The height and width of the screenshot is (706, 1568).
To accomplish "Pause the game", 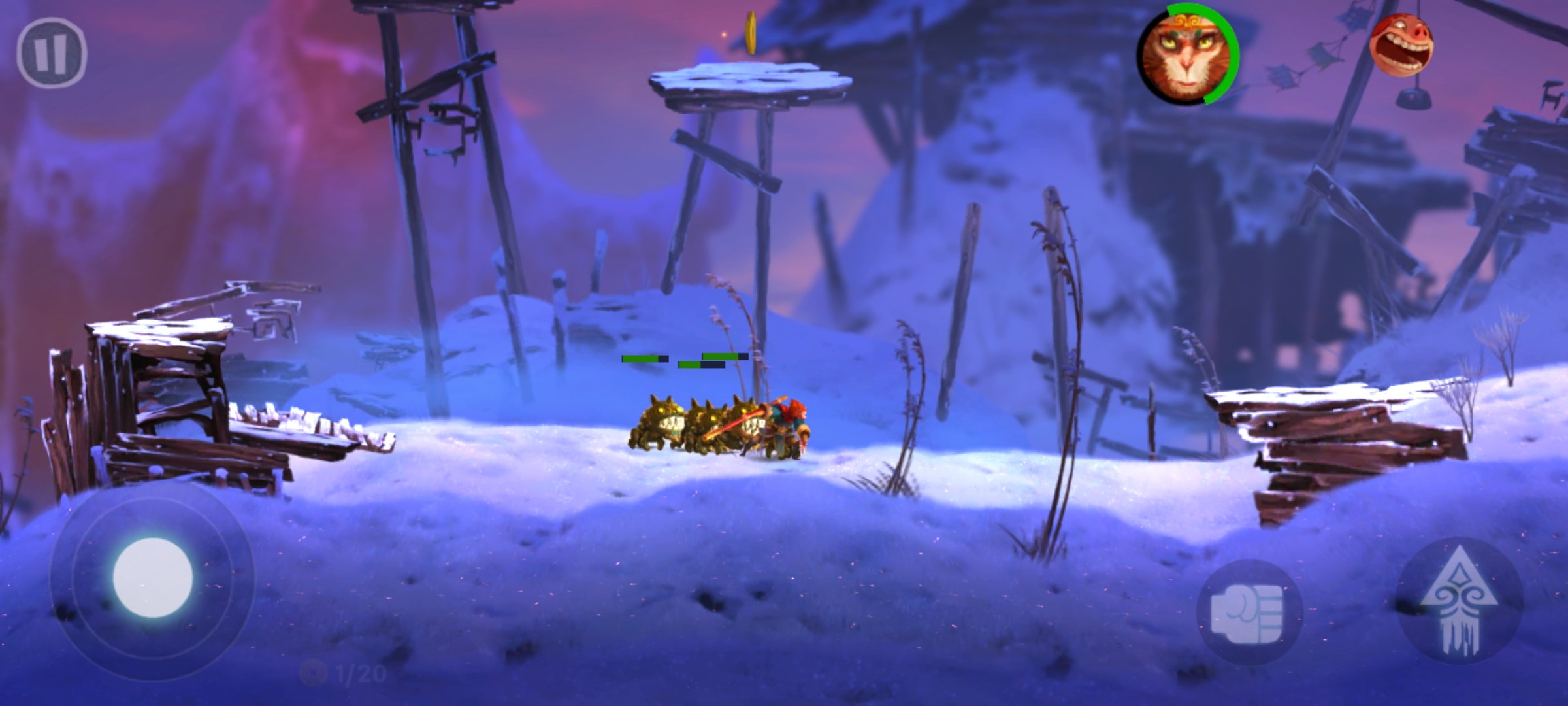I will point(51,53).
